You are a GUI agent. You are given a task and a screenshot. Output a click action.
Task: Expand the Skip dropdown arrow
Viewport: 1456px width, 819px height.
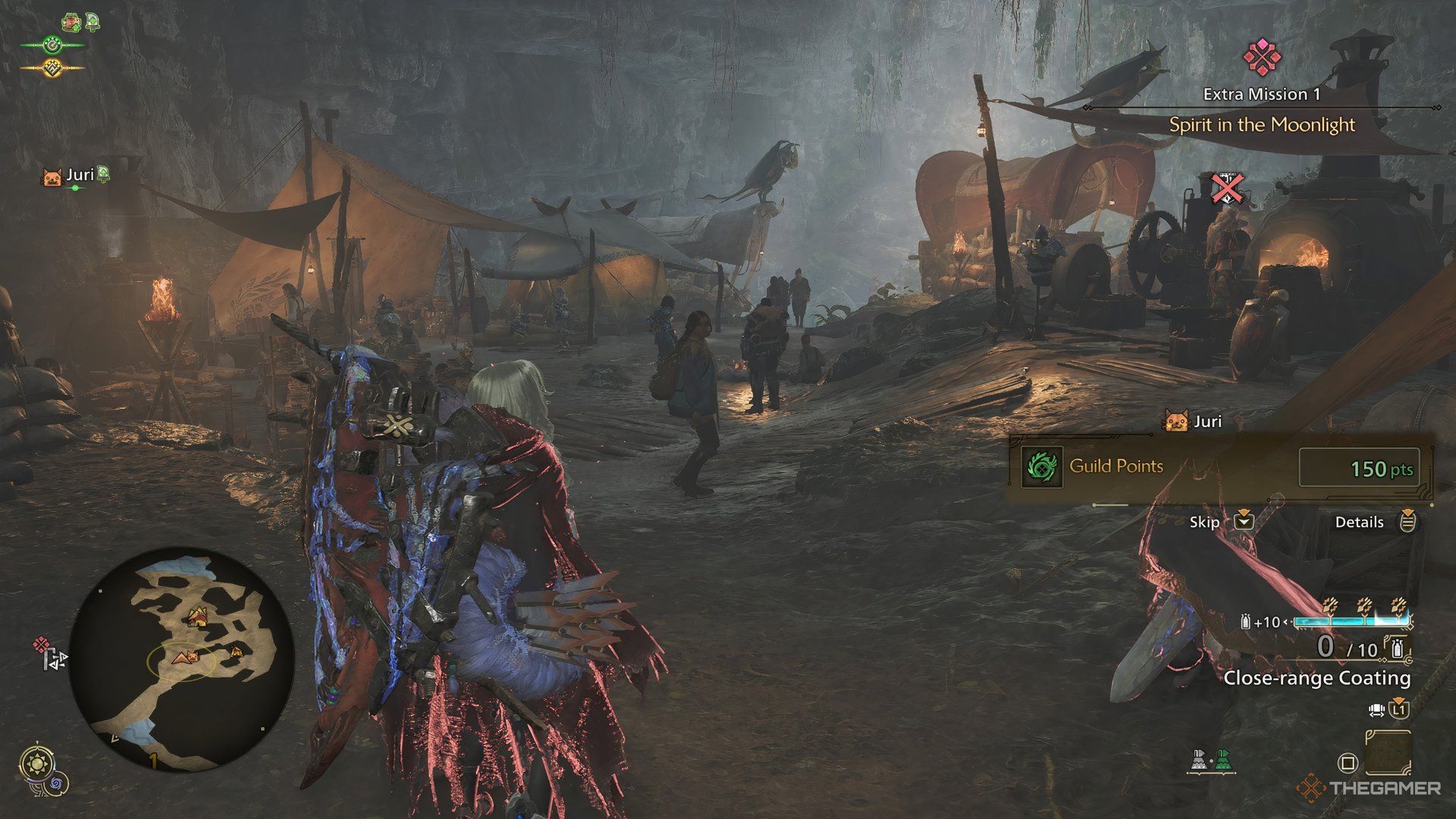(x=1244, y=522)
